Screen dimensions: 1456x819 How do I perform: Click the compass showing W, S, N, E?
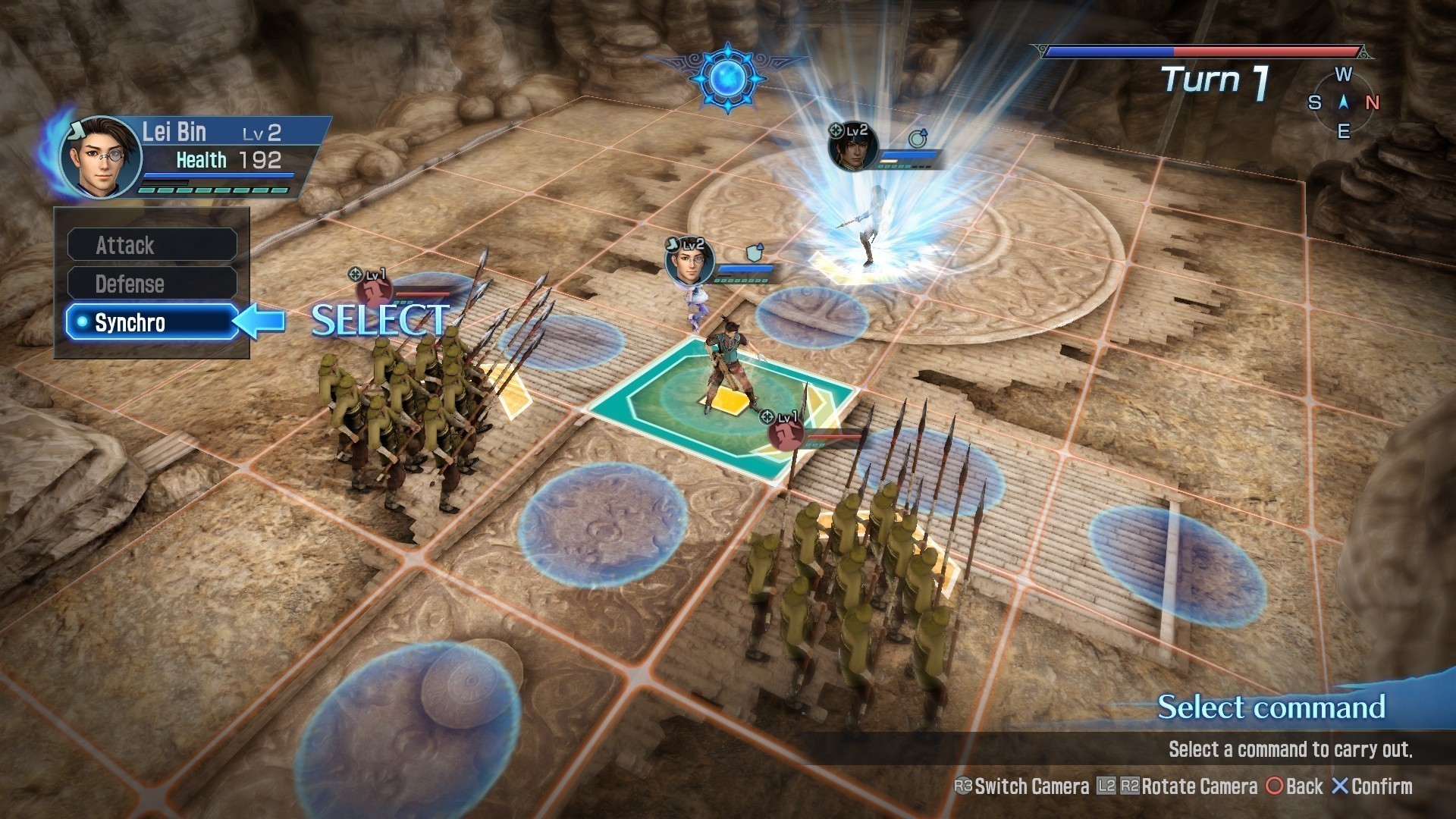(1343, 102)
